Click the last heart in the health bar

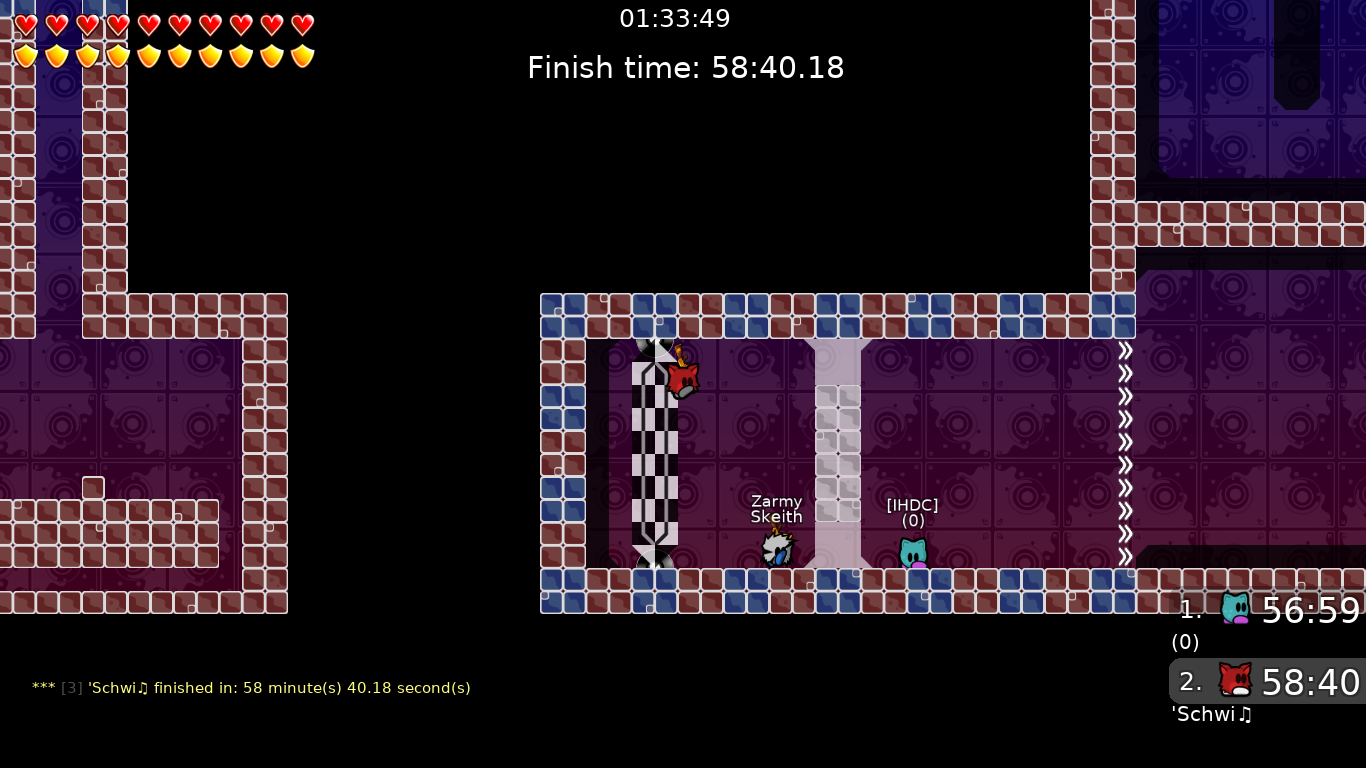pos(301,23)
